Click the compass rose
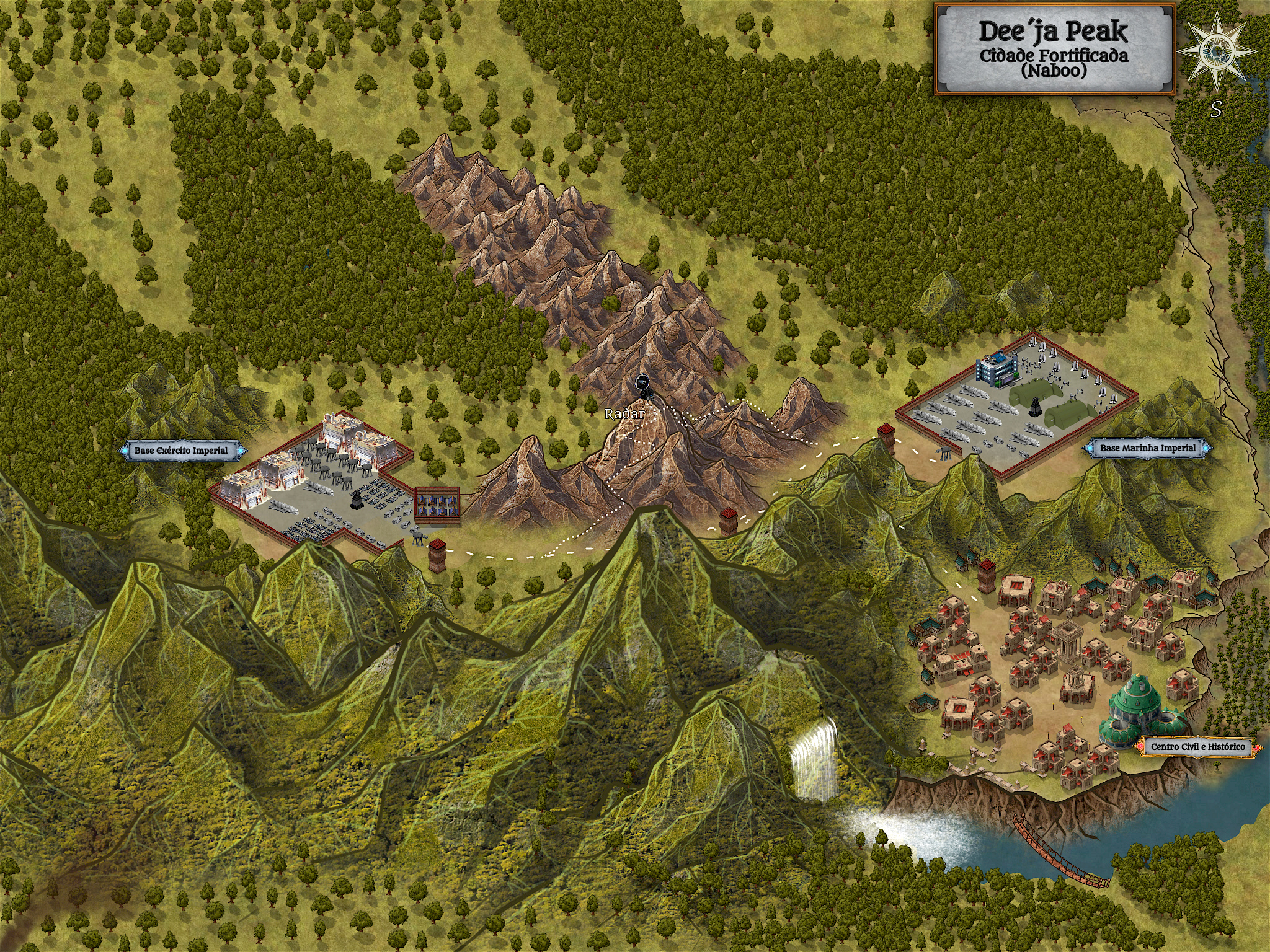This screenshot has height=952, width=1270. click(1217, 51)
